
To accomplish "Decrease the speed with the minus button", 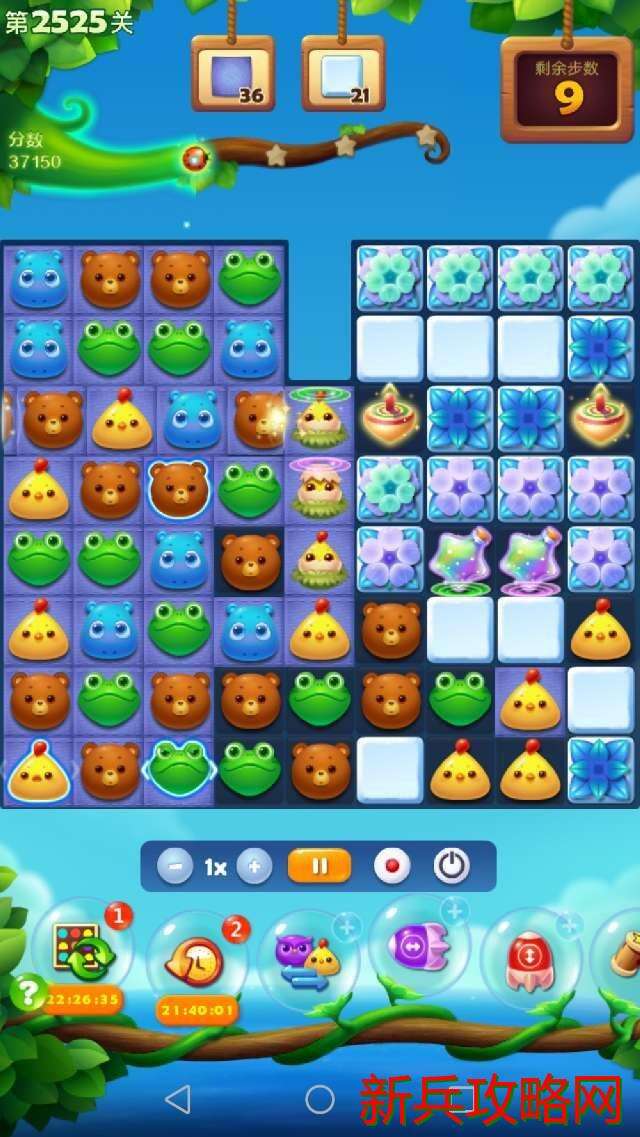I will click(x=175, y=866).
